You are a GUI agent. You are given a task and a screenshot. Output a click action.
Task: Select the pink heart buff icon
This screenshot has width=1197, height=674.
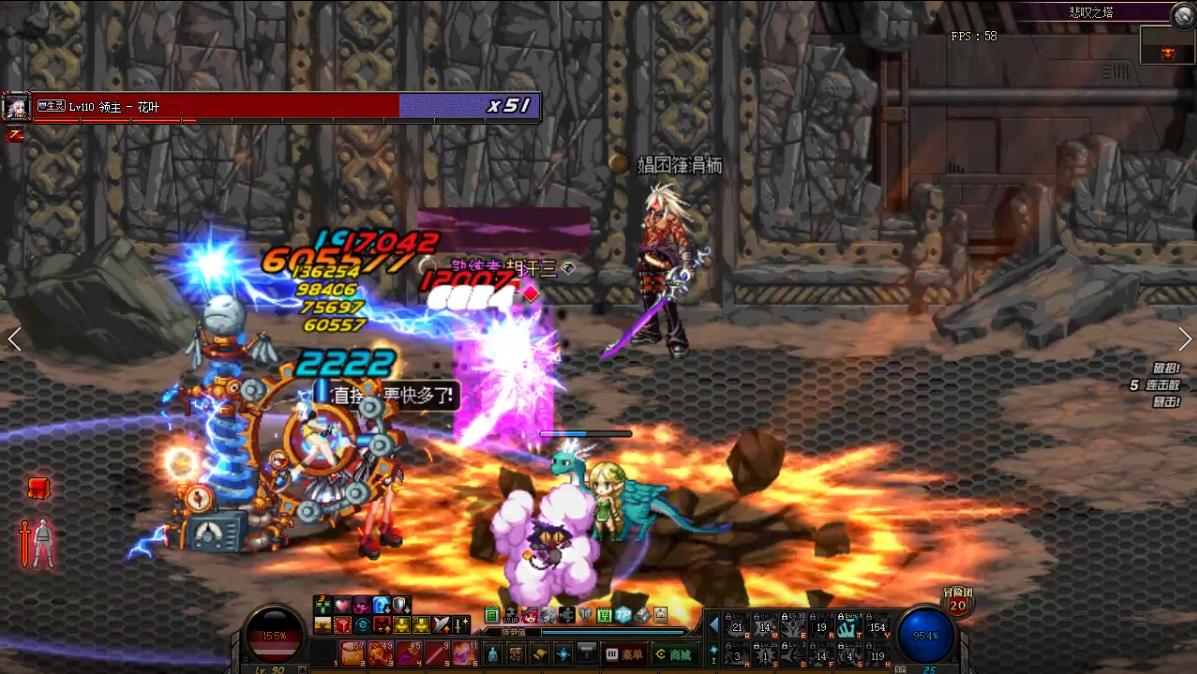click(x=342, y=605)
